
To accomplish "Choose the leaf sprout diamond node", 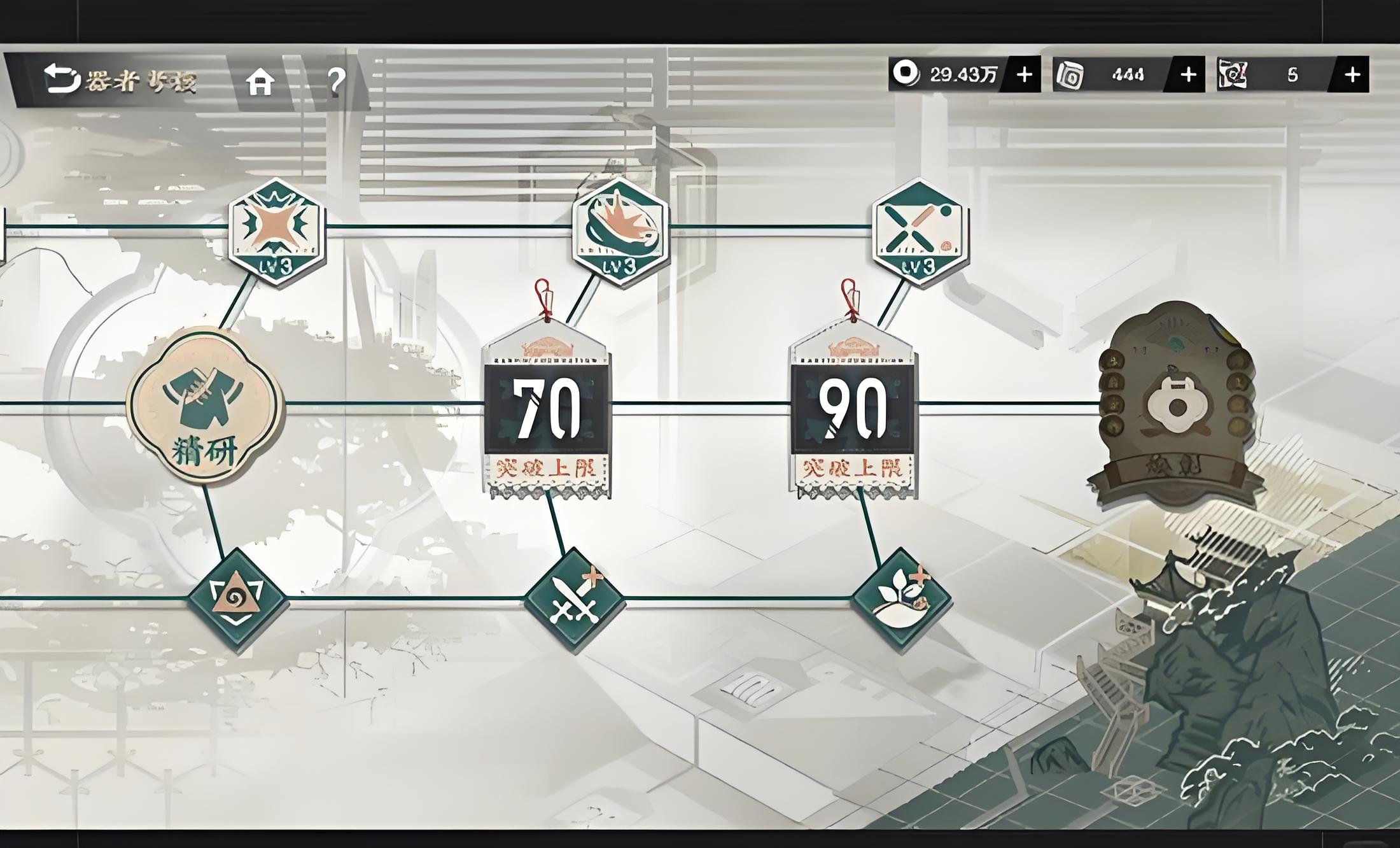I will [x=901, y=598].
